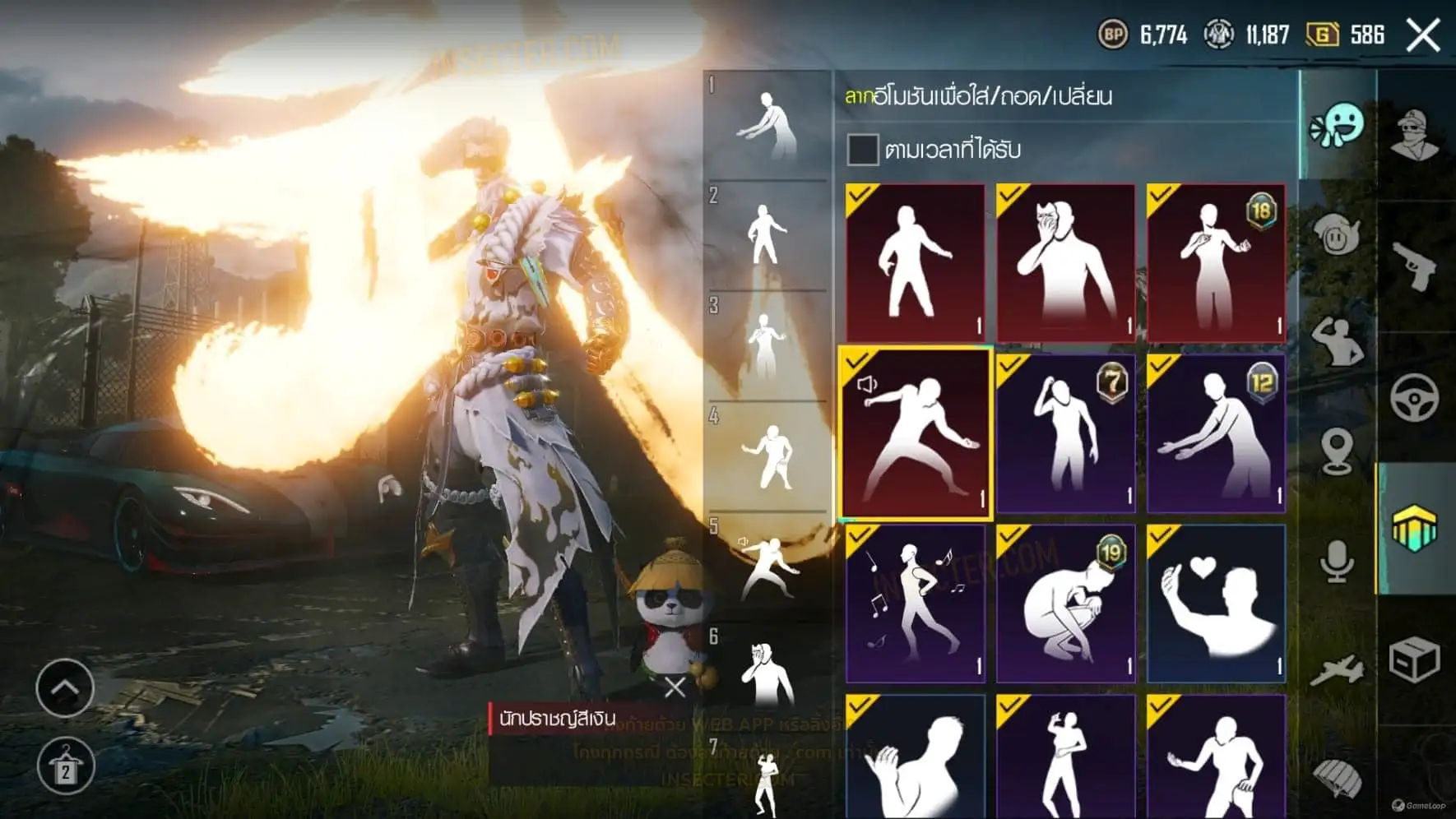This screenshot has width=1456, height=819.
Task: Open the emote category tab with laughing face
Action: coord(1337,126)
